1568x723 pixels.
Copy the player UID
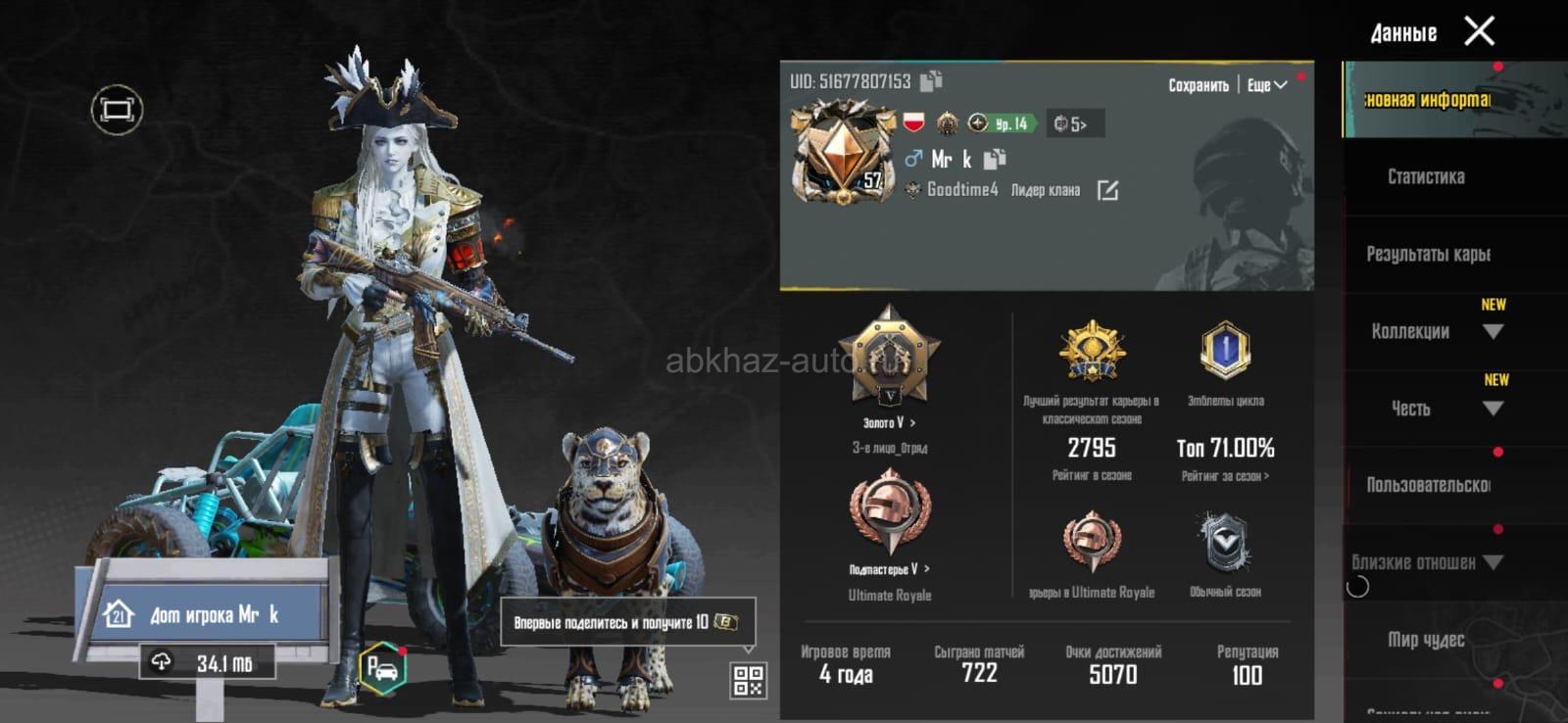click(x=931, y=81)
